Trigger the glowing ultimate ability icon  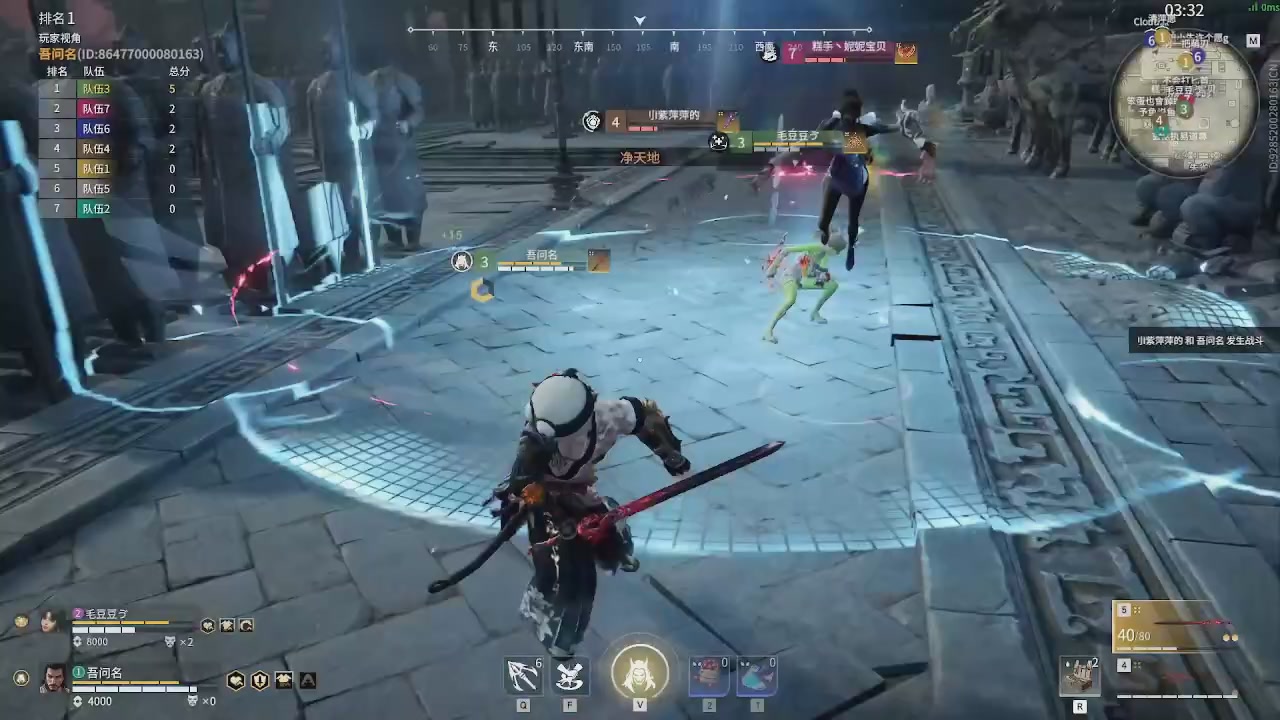(x=640, y=672)
